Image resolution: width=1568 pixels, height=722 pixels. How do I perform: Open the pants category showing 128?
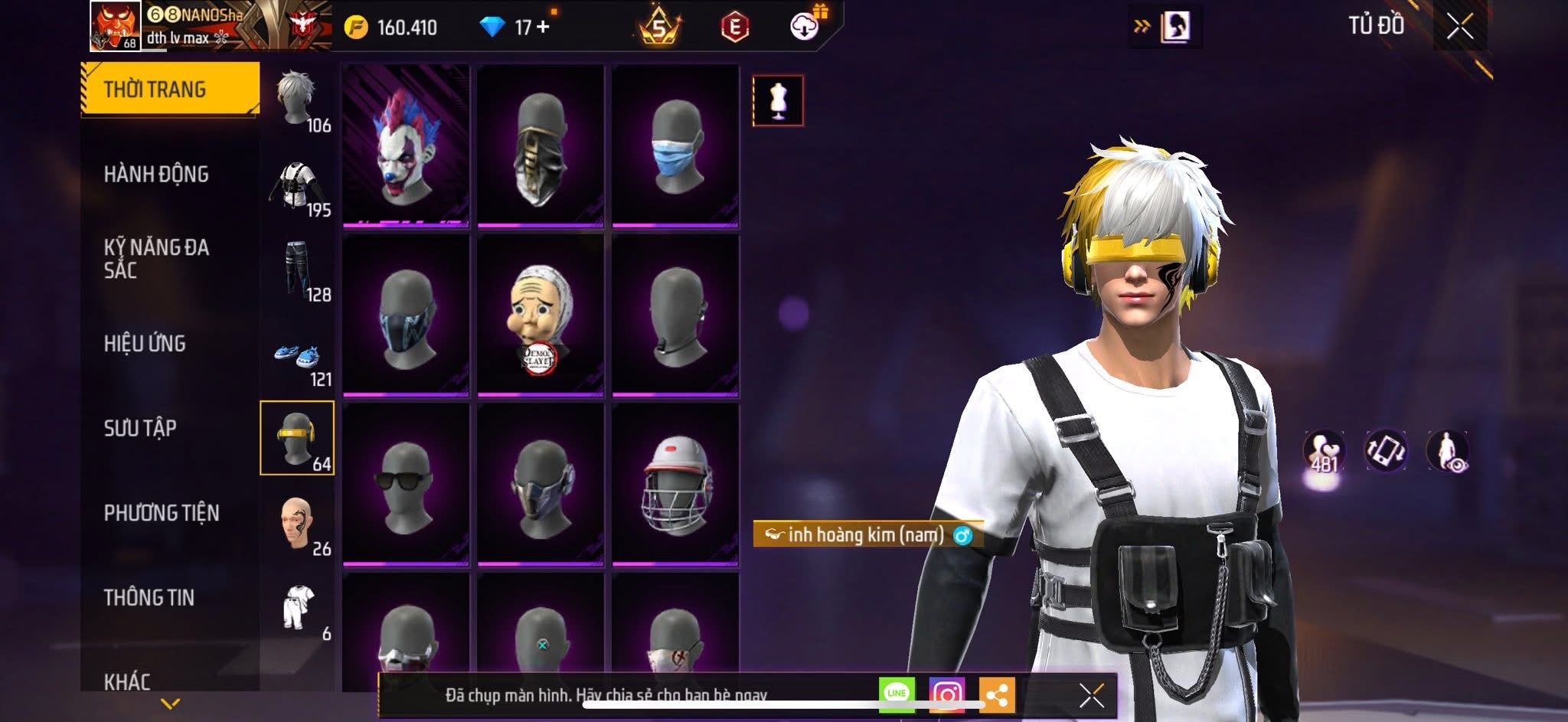tap(299, 270)
